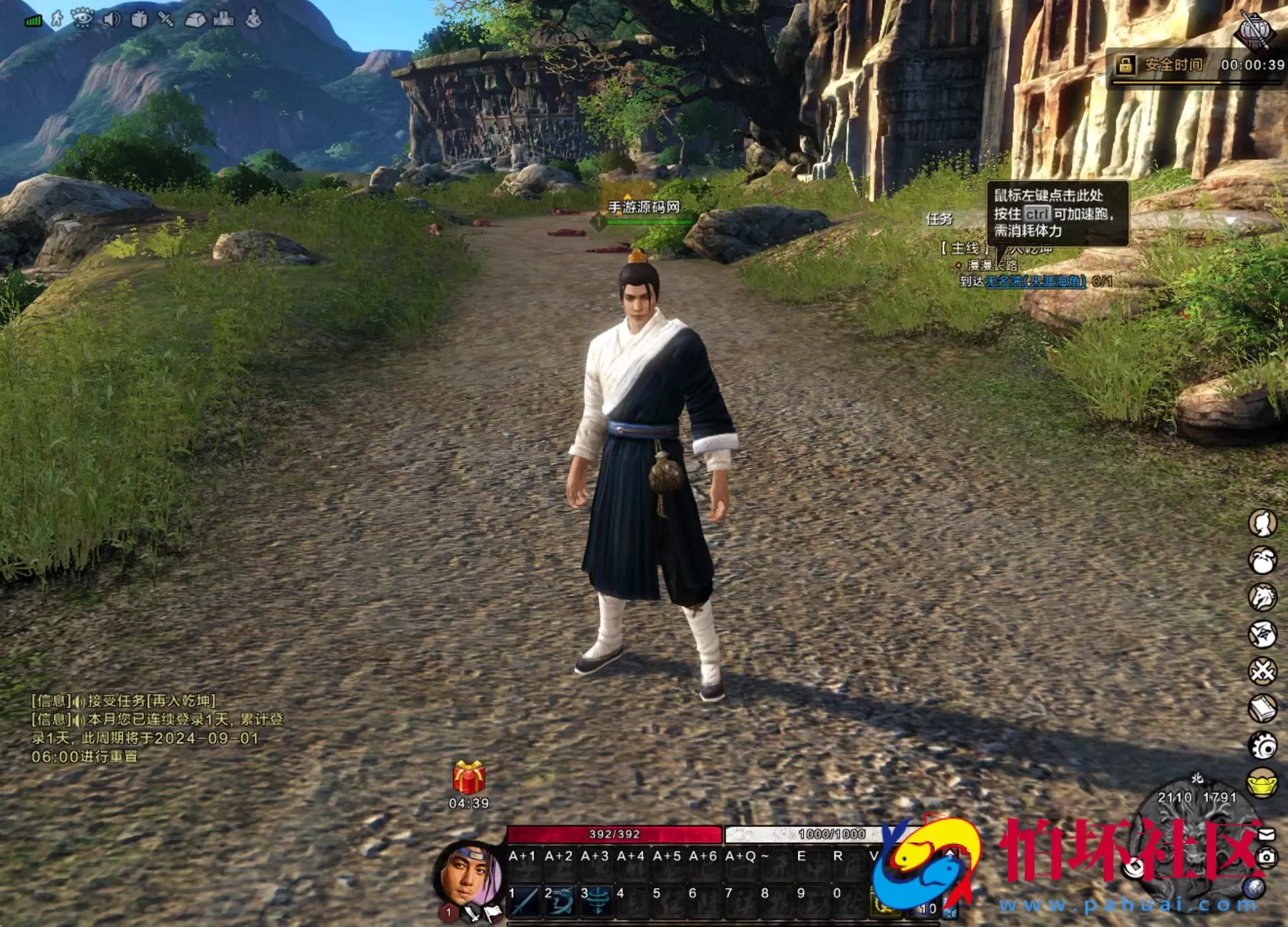Click the eye visibility icon
Screen dimensions: 1288x927
click(x=83, y=19)
